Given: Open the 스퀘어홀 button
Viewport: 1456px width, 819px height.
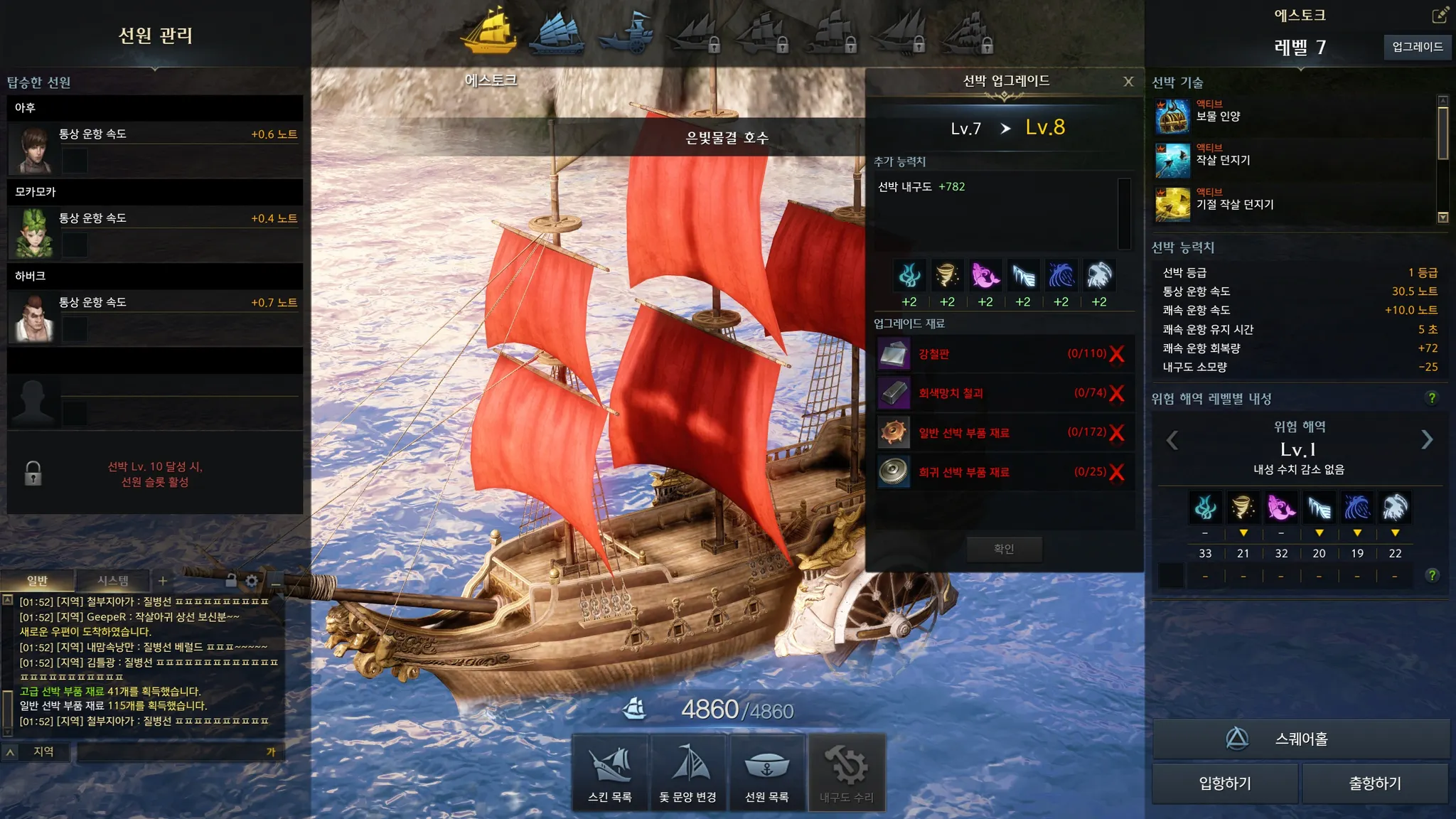Looking at the screenshot, I should click(x=1300, y=739).
